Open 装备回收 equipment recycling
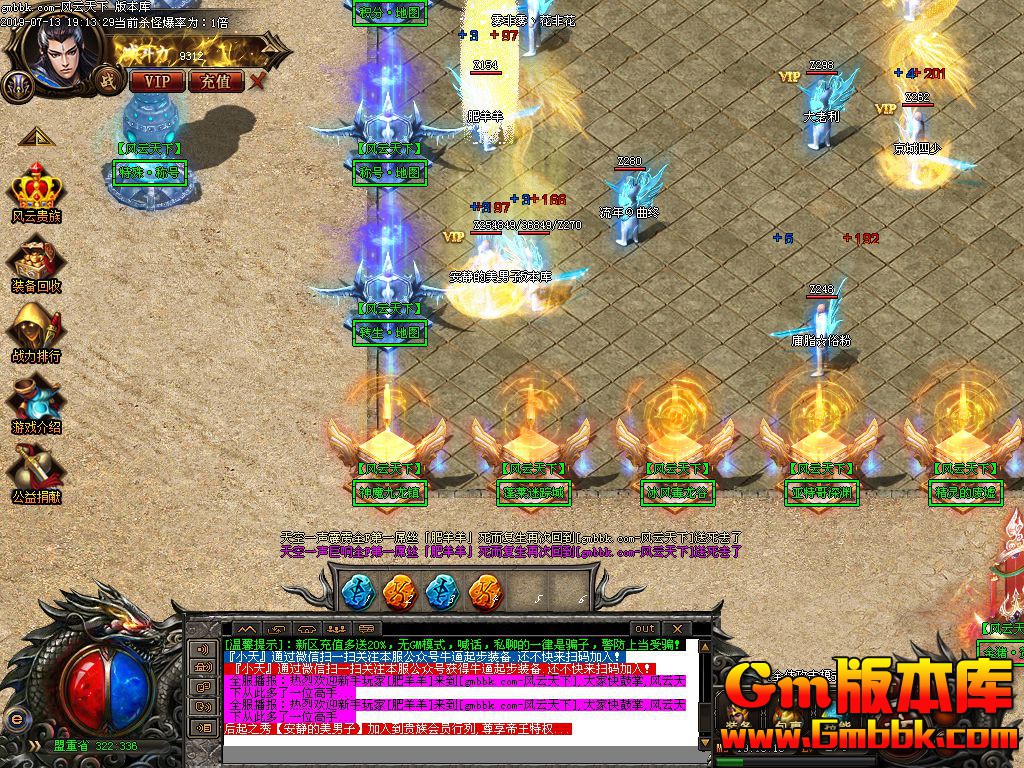1024x768 pixels. tap(37, 260)
